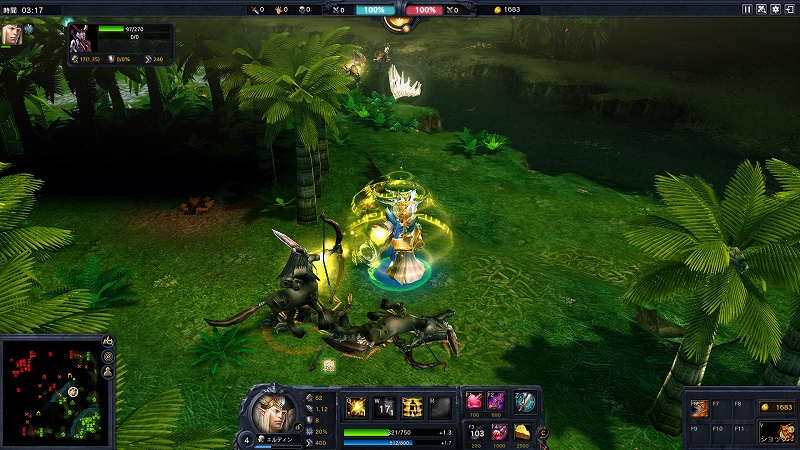Select the F3 slot showing 103
The width and height of the screenshot is (800, 450).
[x=476, y=431]
